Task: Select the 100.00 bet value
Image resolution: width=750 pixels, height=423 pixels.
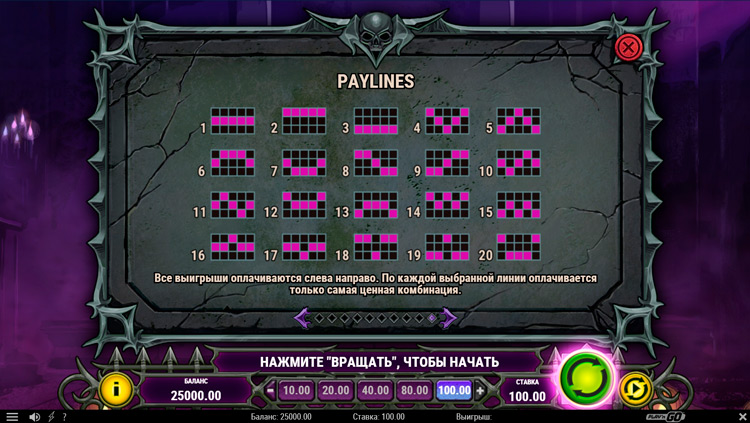Action: (x=454, y=391)
